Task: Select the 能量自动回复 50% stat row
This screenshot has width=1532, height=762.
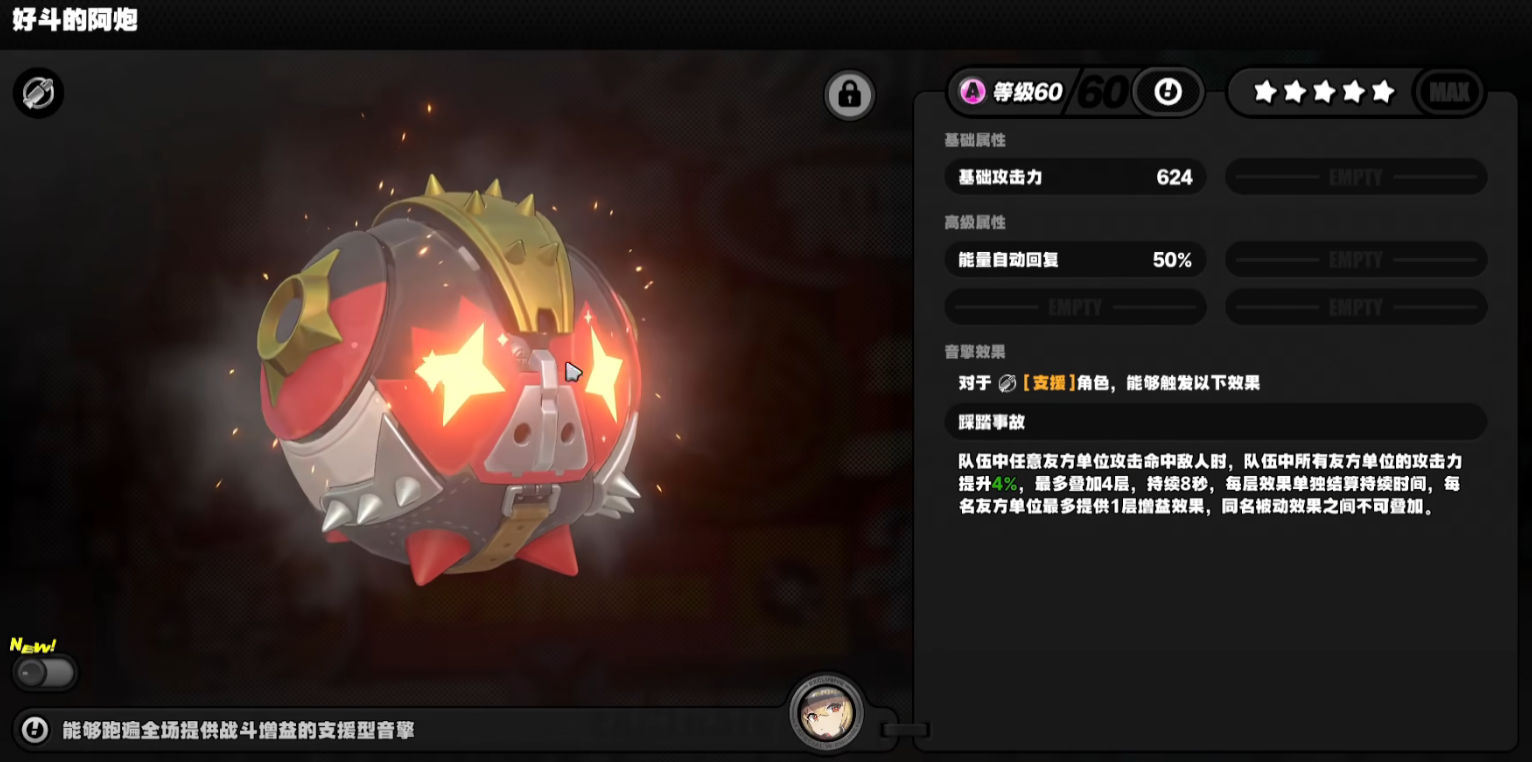Action: tap(1075, 259)
